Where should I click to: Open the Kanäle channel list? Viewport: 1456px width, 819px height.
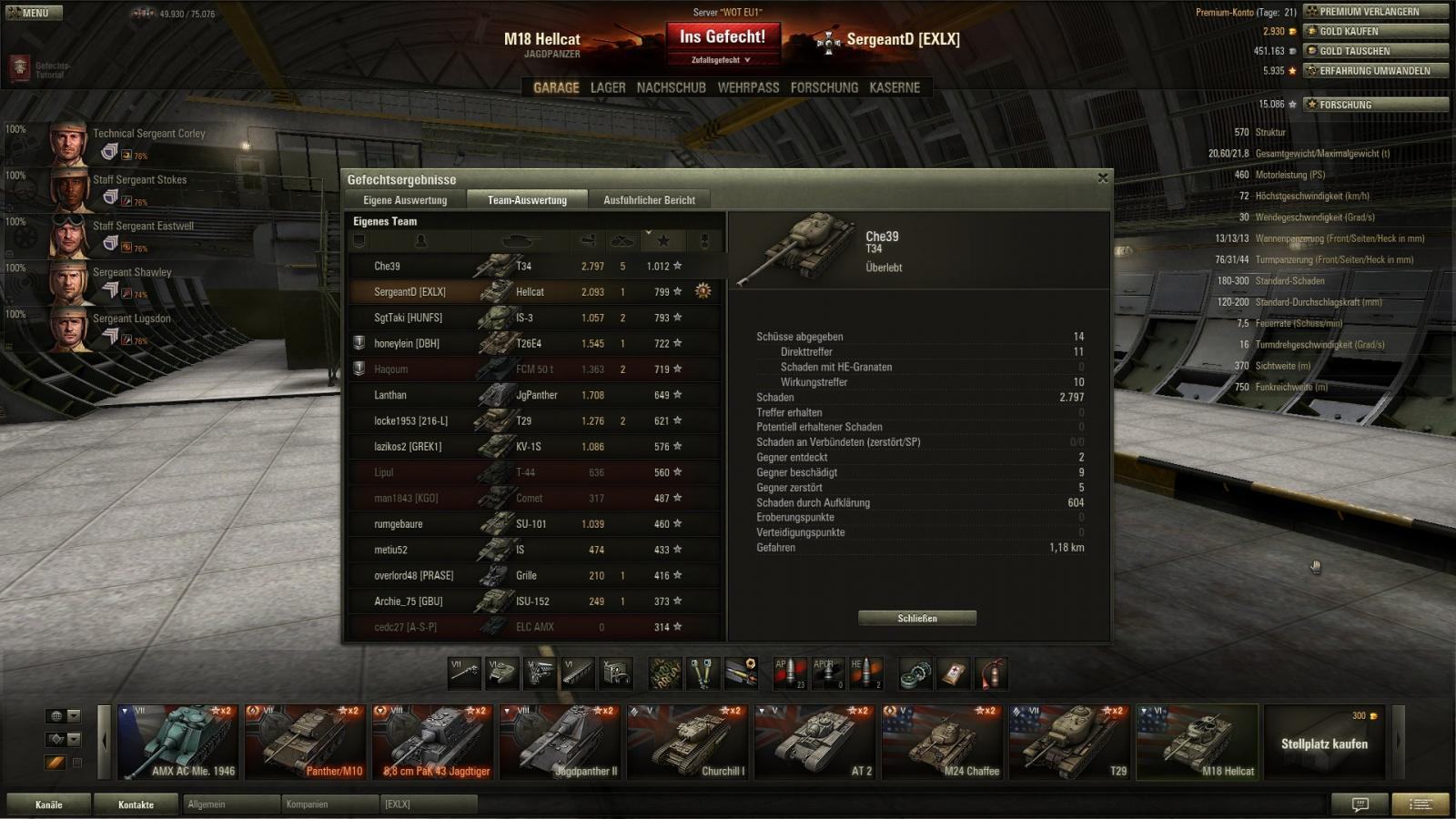[x=49, y=804]
